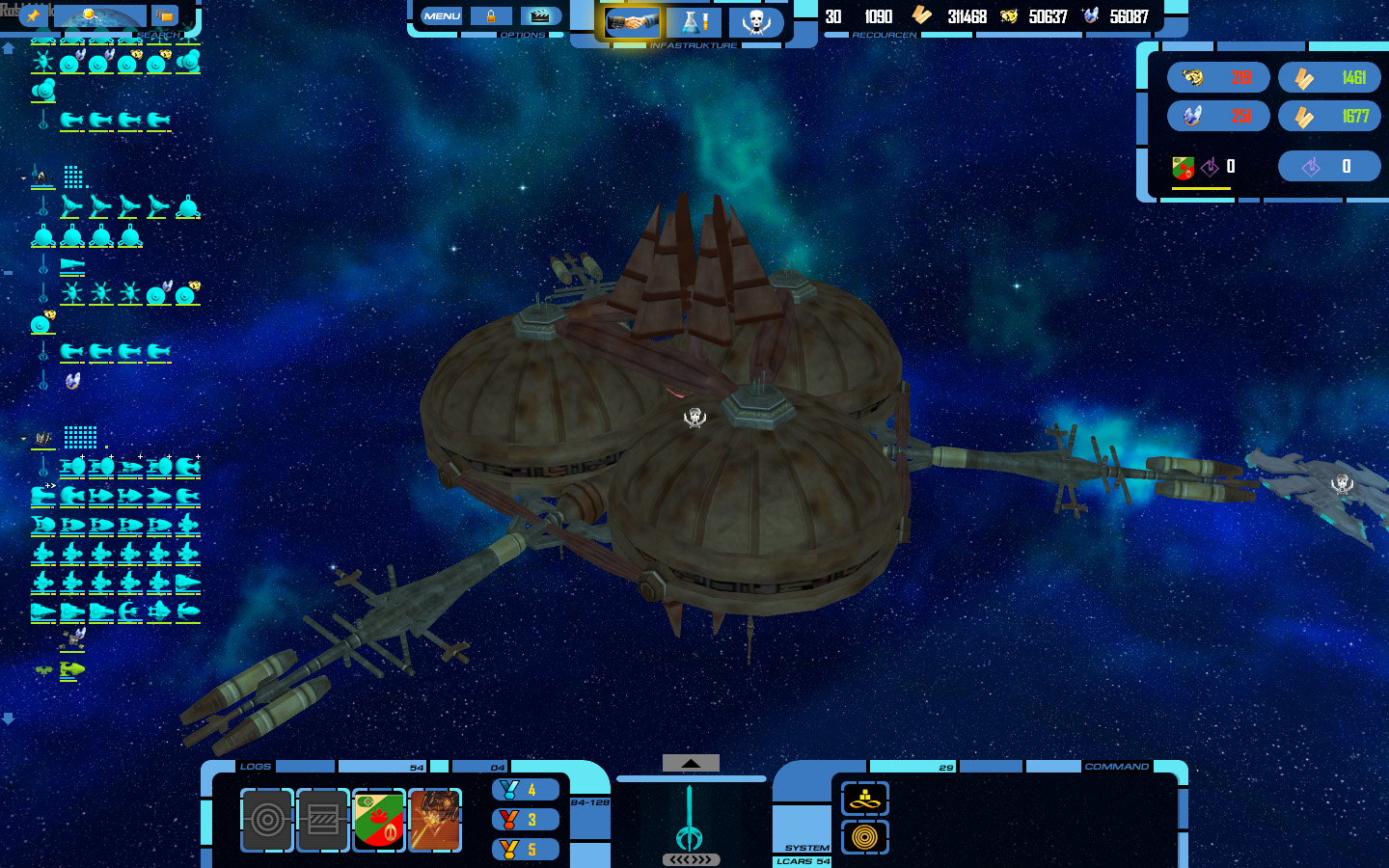Switch to the flask research tab
Image resolution: width=1389 pixels, height=868 pixels.
(694, 22)
